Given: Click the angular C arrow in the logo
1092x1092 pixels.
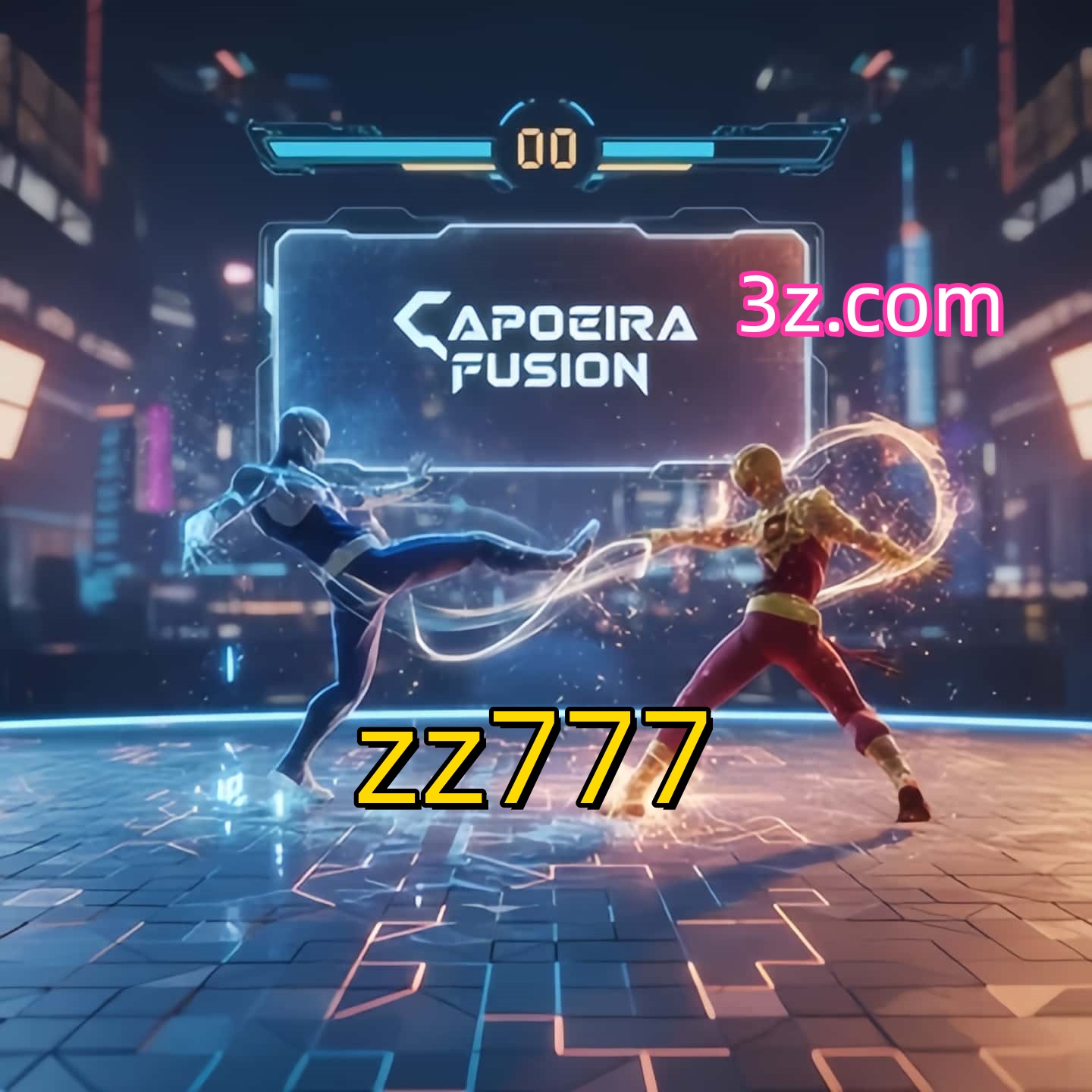Looking at the screenshot, I should [422, 322].
